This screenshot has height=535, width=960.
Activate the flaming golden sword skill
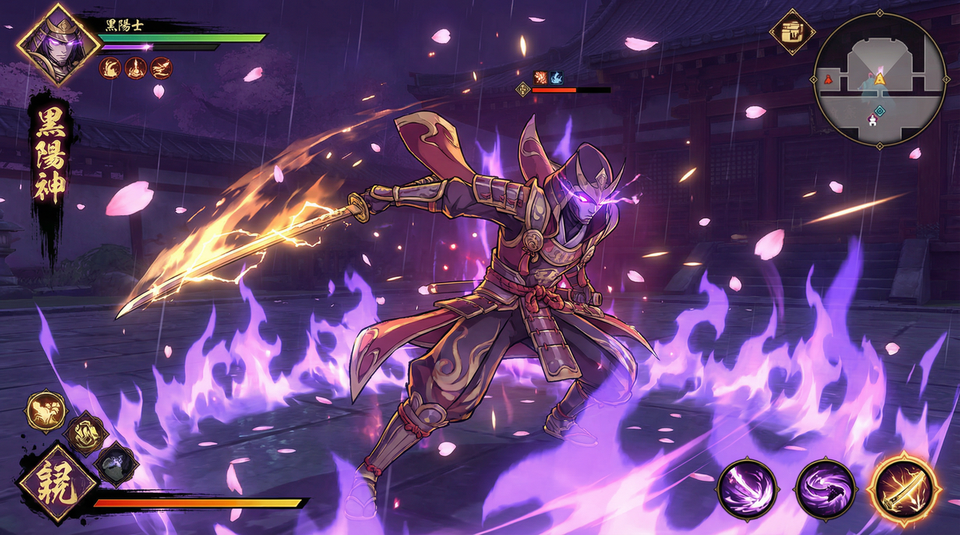tap(903, 488)
